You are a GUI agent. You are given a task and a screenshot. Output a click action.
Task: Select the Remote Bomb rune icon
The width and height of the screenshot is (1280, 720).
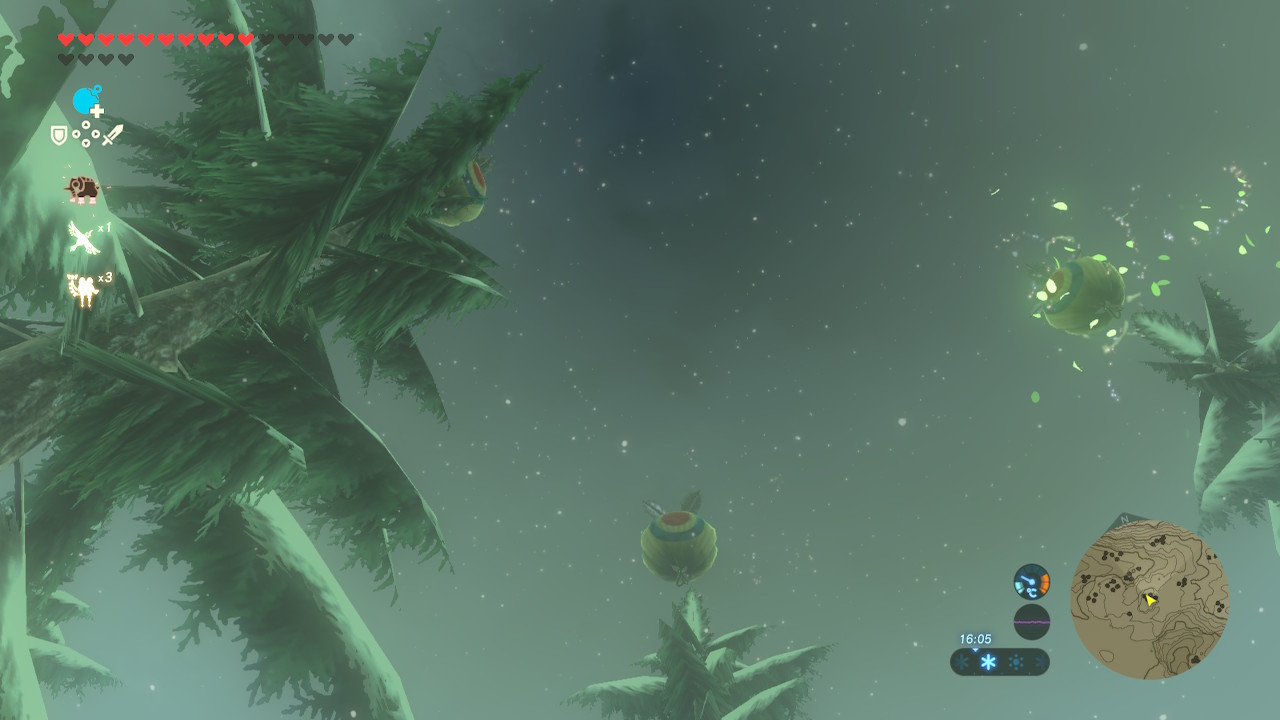coord(87,101)
